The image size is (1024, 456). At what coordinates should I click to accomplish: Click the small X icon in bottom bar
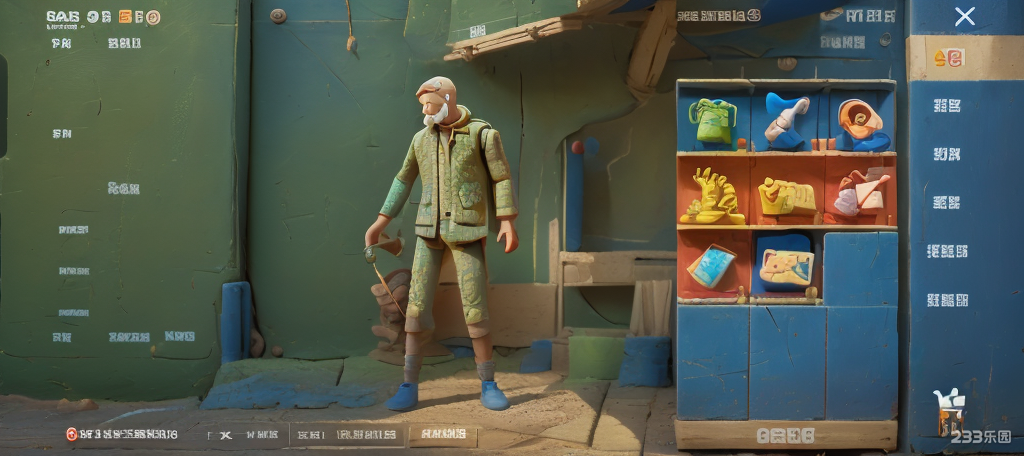pyautogui.click(x=225, y=434)
